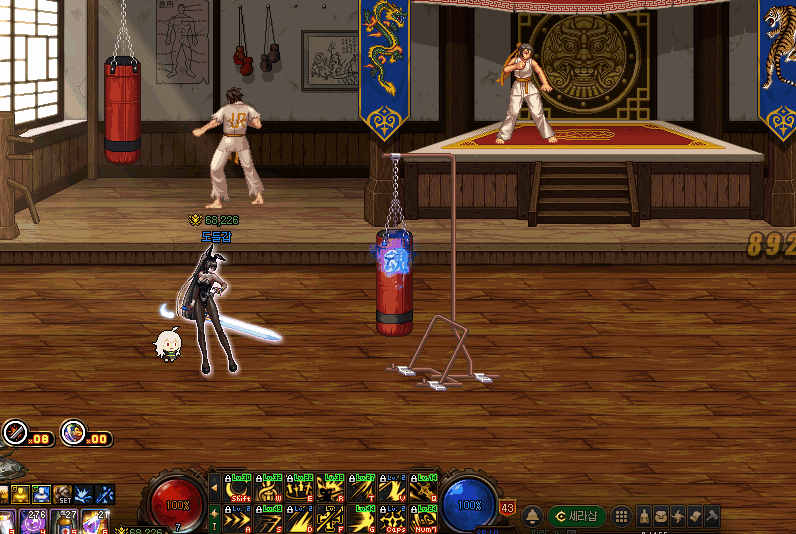Open the grid menu button
Screen dimensions: 796x534
621,516
